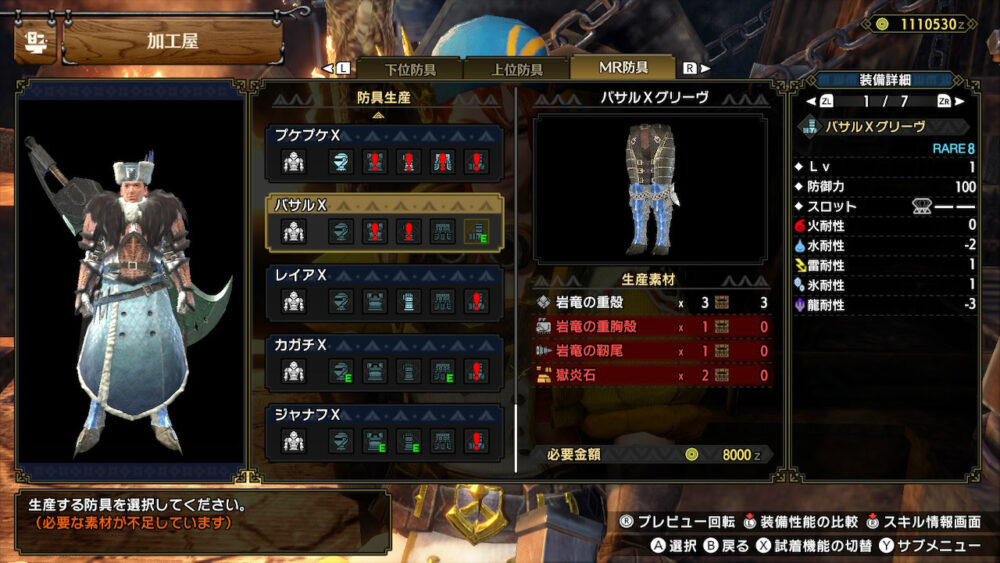The width and height of the screenshot is (1000, 563).
Task: Pick the カガチX armor set row
Action: pyautogui.click(x=385, y=361)
